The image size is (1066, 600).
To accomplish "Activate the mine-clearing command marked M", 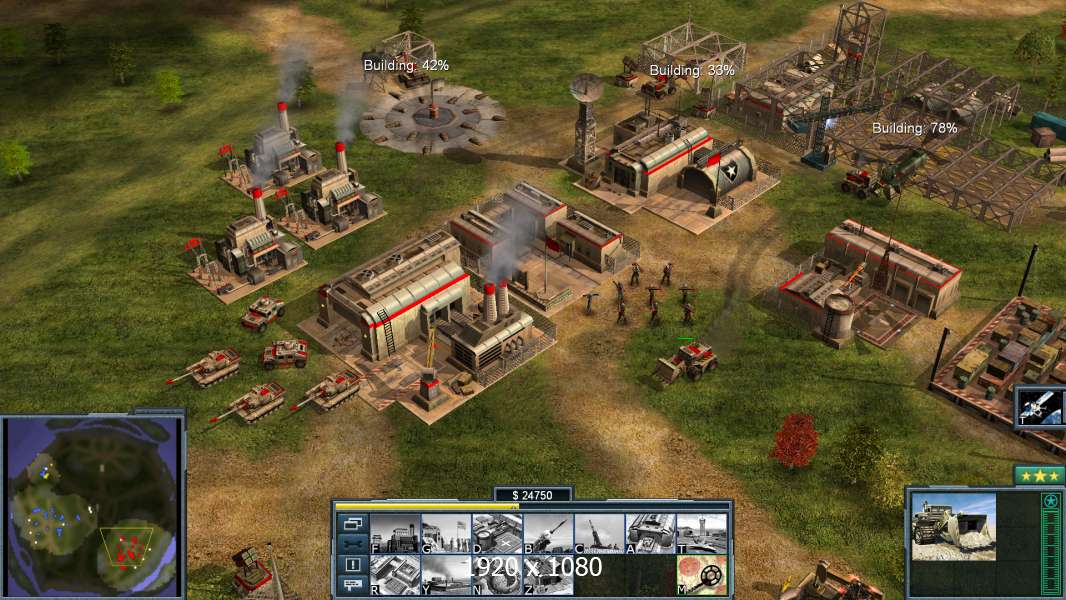I will pos(701,574).
